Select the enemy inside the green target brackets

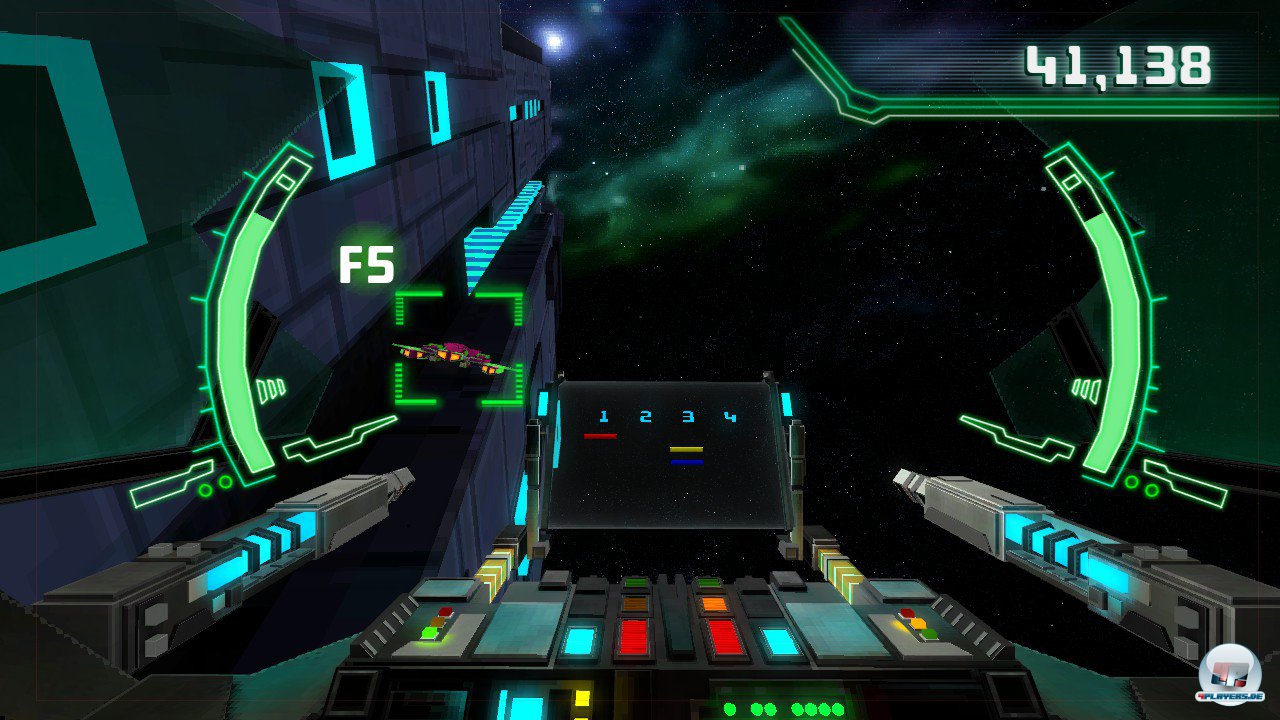(457, 356)
